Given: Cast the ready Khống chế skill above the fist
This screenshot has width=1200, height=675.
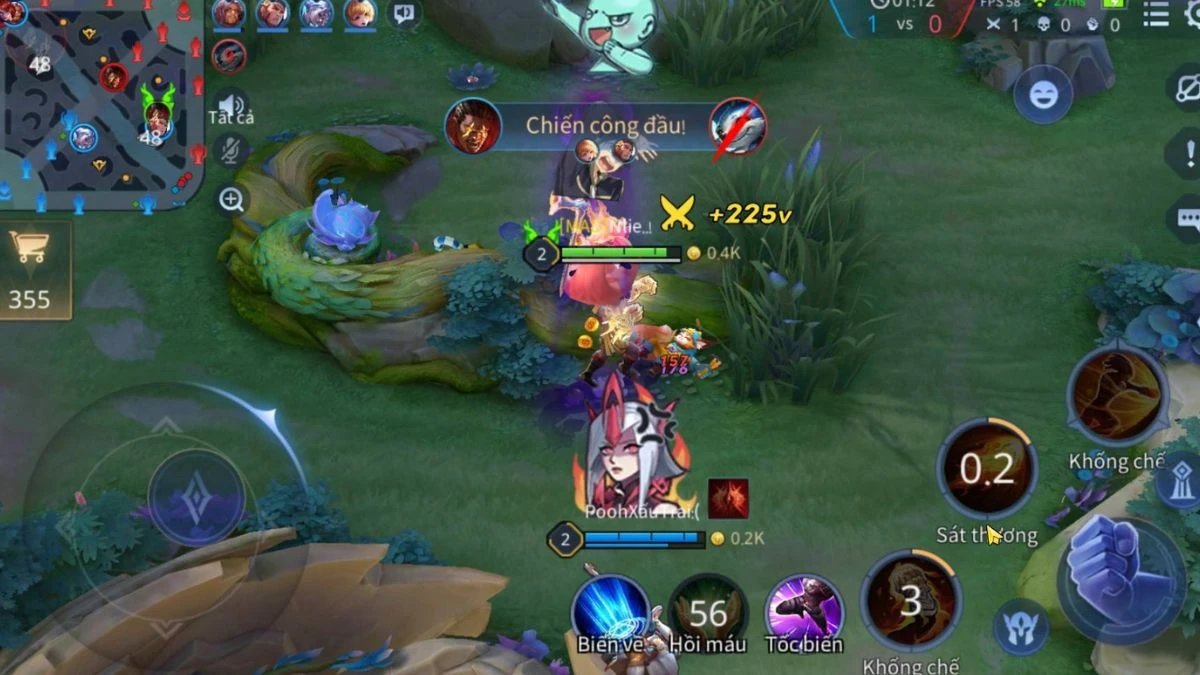Looking at the screenshot, I should pyautogui.click(x=1117, y=396).
